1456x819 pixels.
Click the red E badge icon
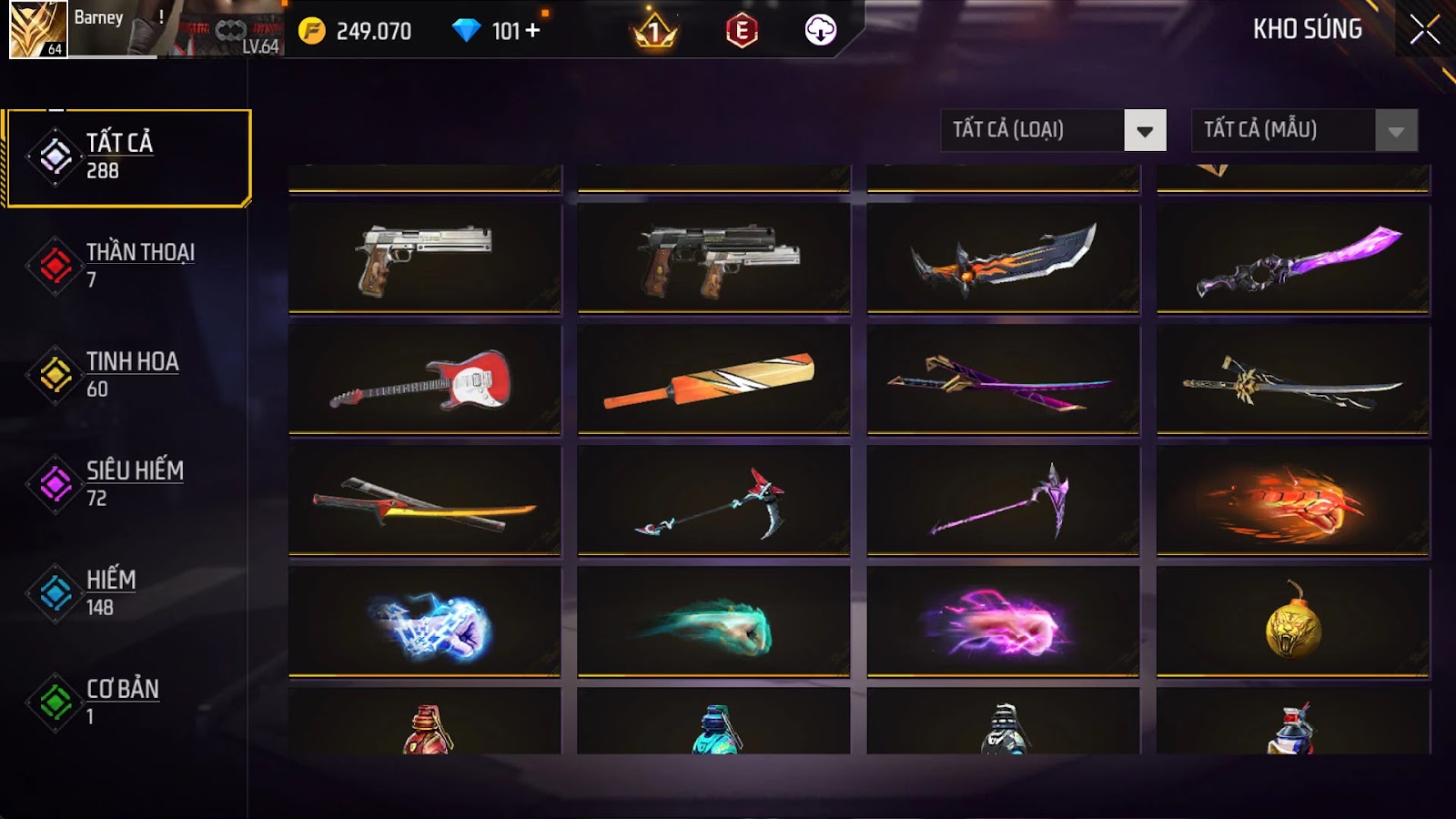pos(742,31)
